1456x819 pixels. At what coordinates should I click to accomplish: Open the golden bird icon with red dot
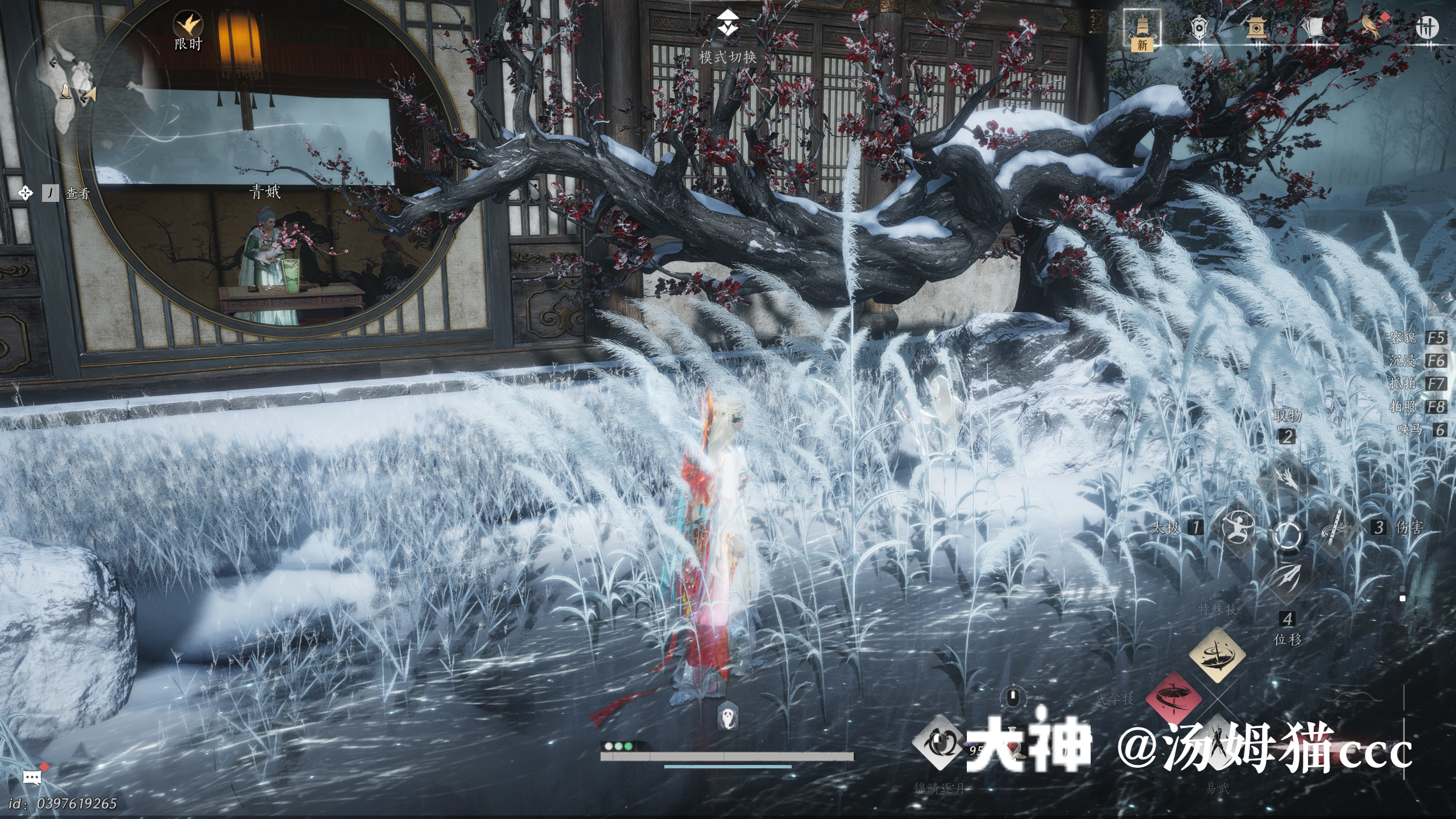[1372, 26]
